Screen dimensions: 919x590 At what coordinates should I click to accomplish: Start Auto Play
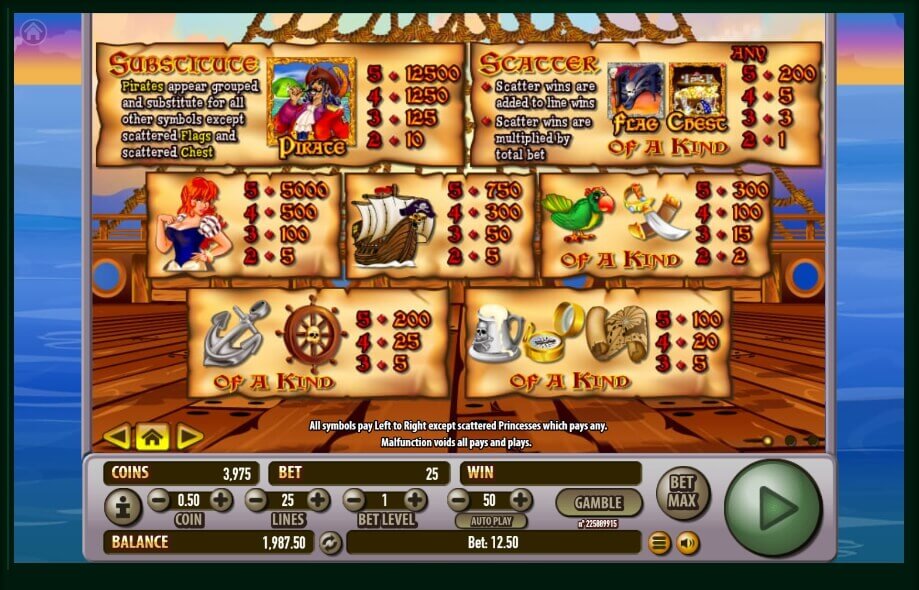[x=490, y=521]
